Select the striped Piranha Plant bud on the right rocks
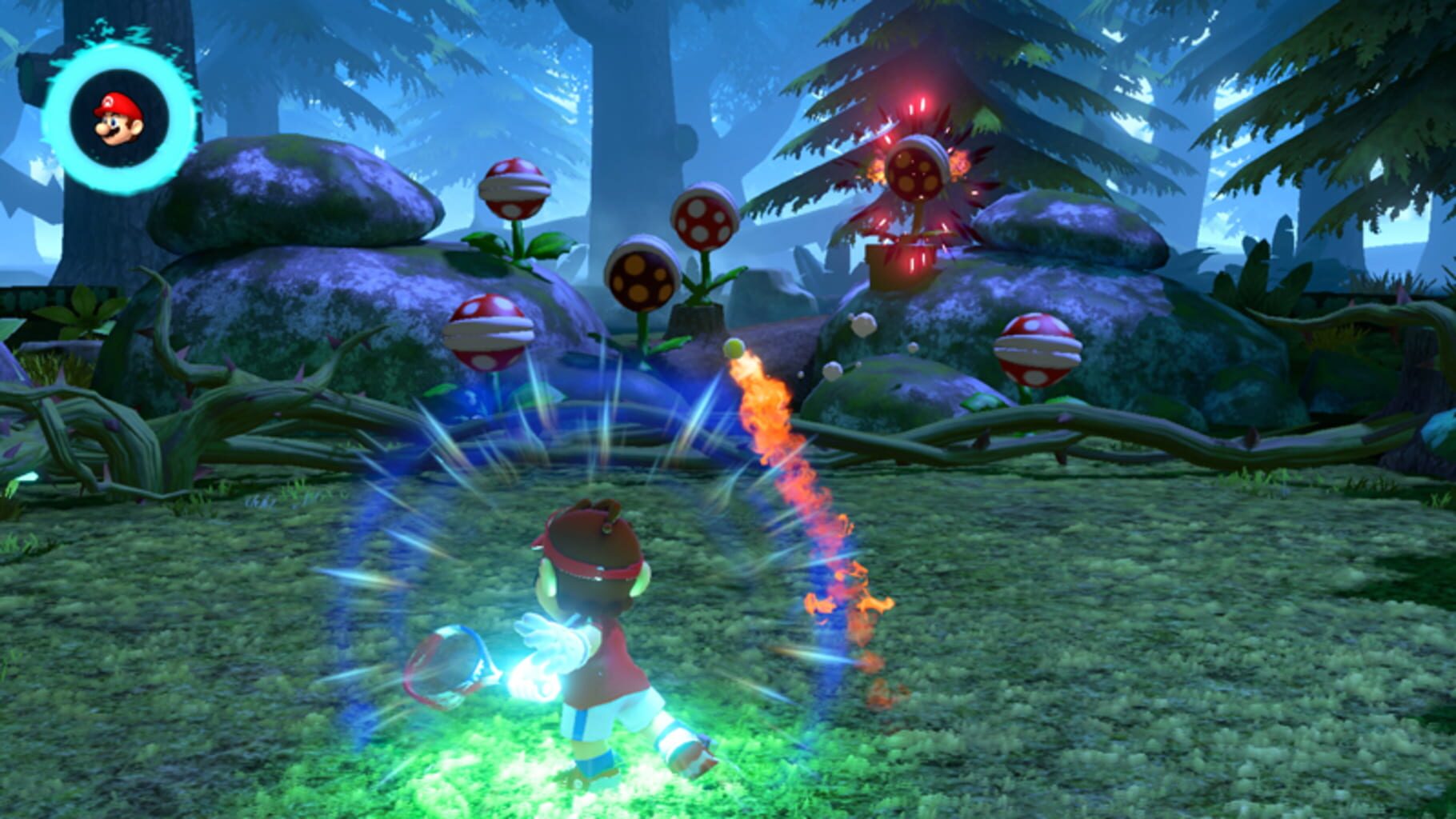This screenshot has height=819, width=1456. tap(1040, 352)
